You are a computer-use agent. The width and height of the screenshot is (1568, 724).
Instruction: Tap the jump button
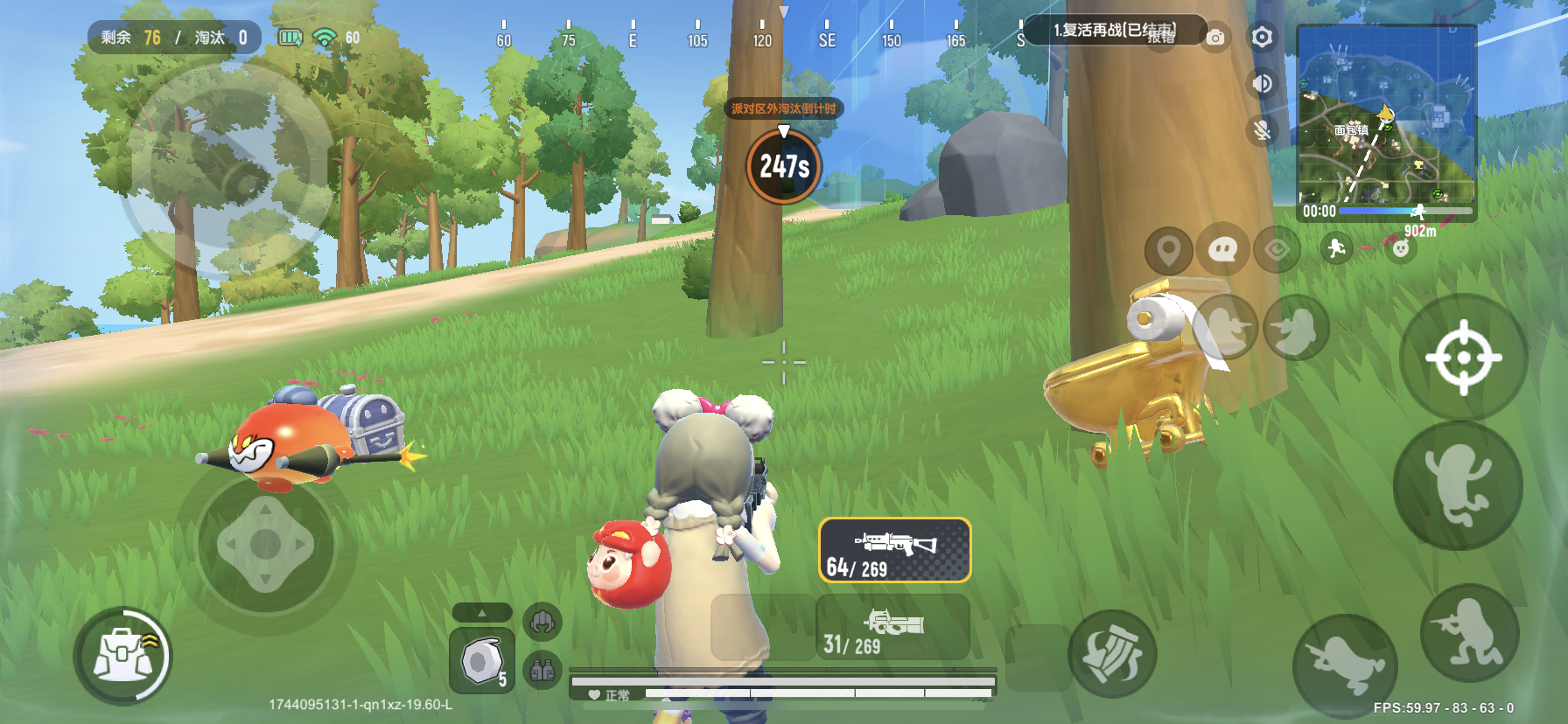[x=1458, y=485]
